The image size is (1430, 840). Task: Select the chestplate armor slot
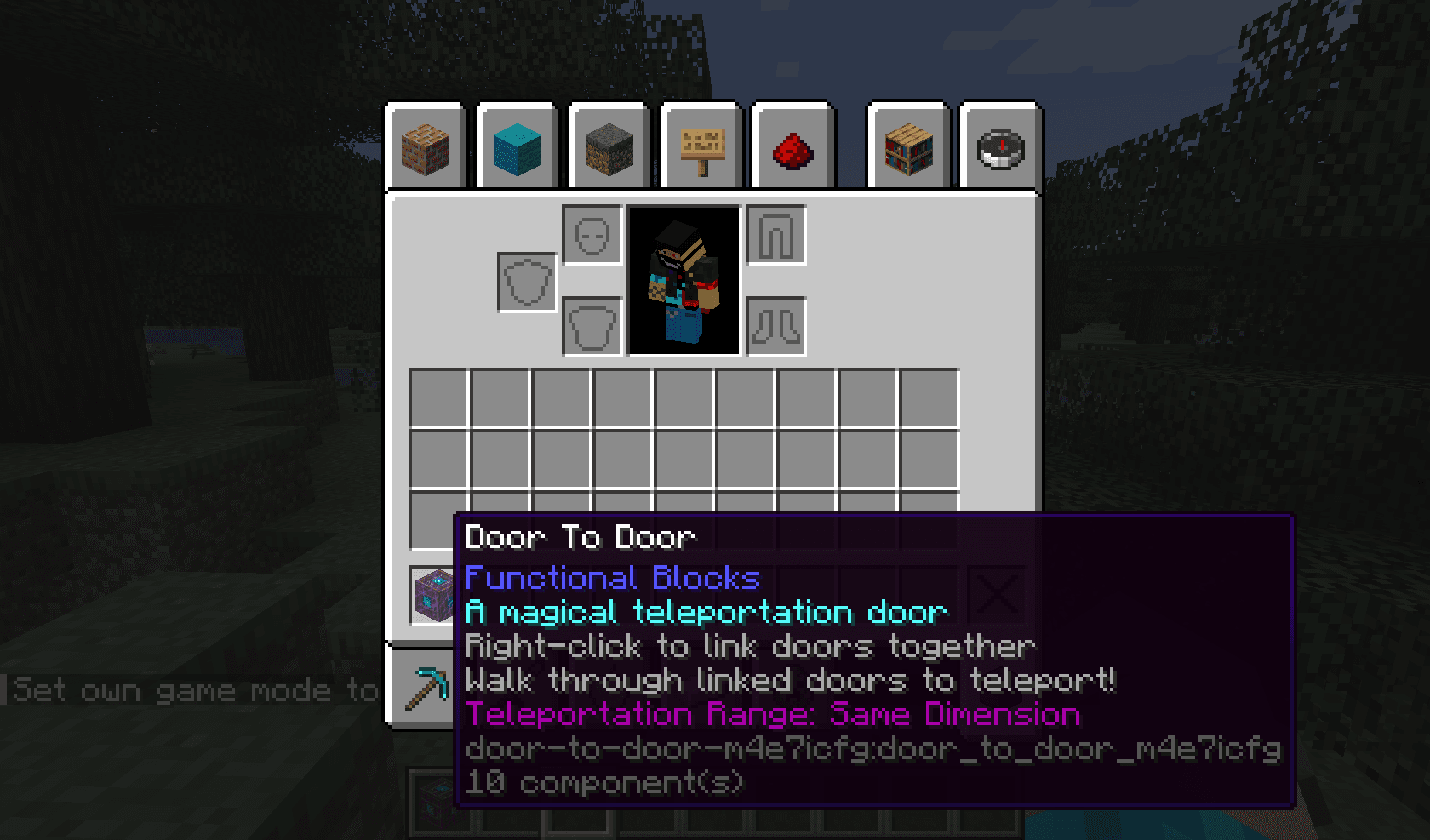click(591, 329)
